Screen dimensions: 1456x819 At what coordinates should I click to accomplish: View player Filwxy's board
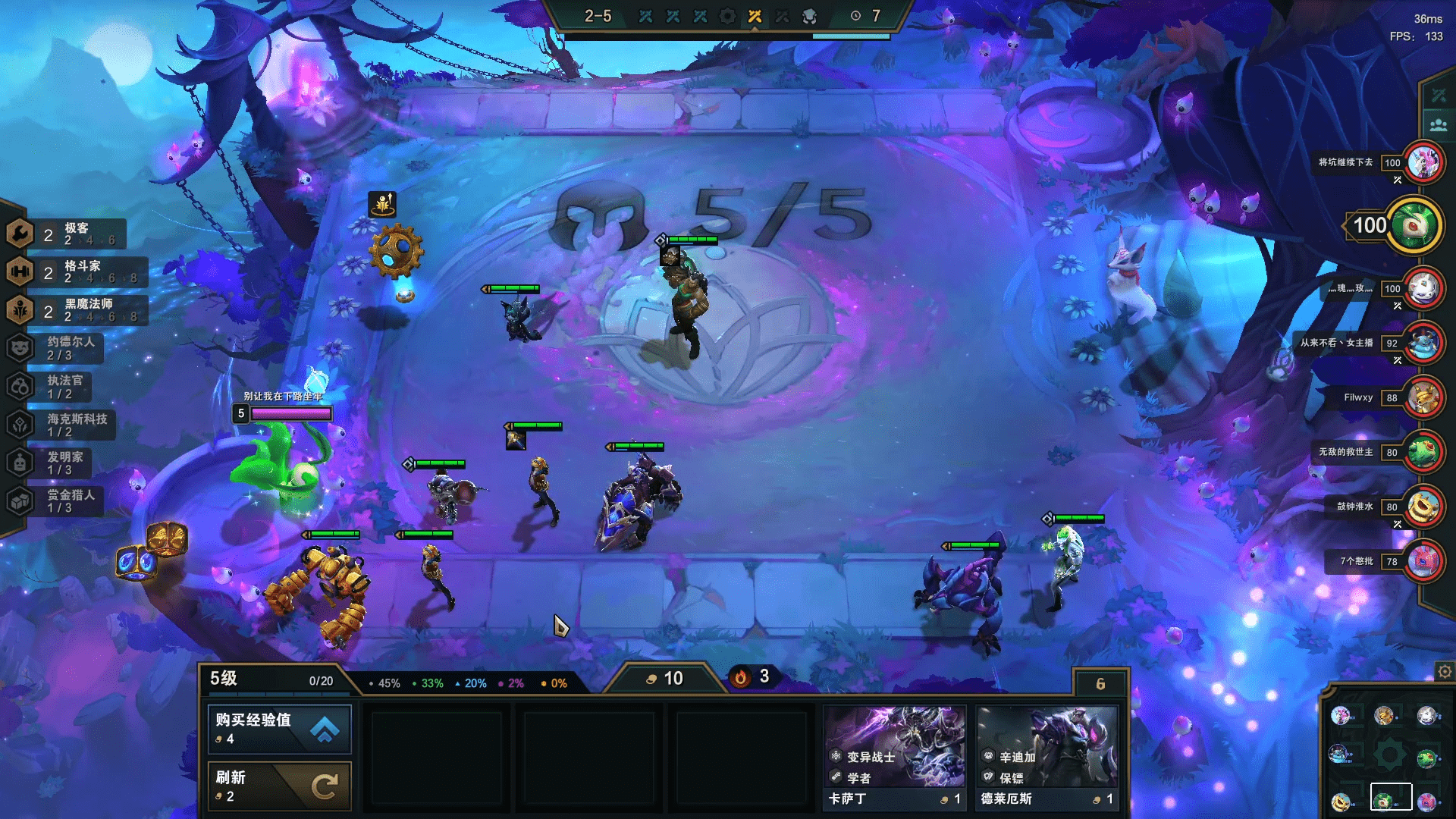tap(1423, 397)
